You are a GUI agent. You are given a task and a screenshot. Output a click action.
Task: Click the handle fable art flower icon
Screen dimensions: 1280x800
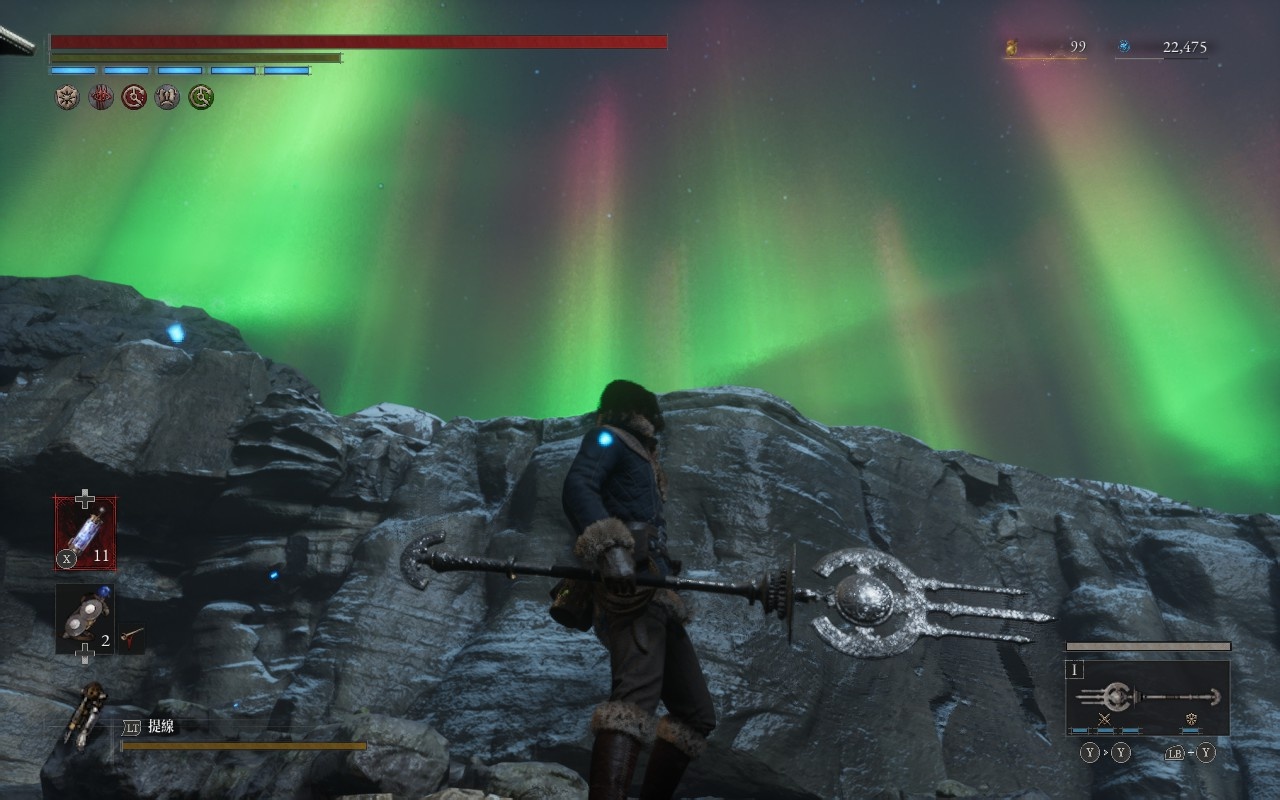tap(1191, 719)
